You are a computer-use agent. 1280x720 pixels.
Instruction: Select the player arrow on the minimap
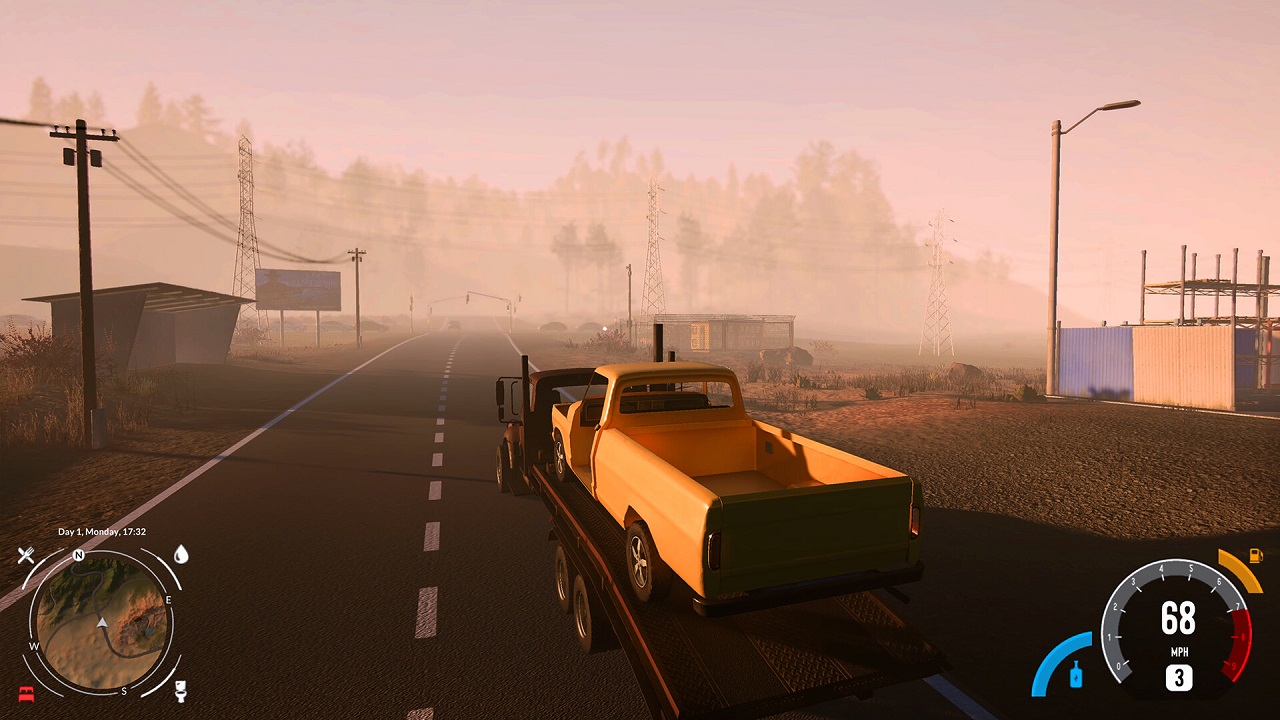pyautogui.click(x=102, y=622)
